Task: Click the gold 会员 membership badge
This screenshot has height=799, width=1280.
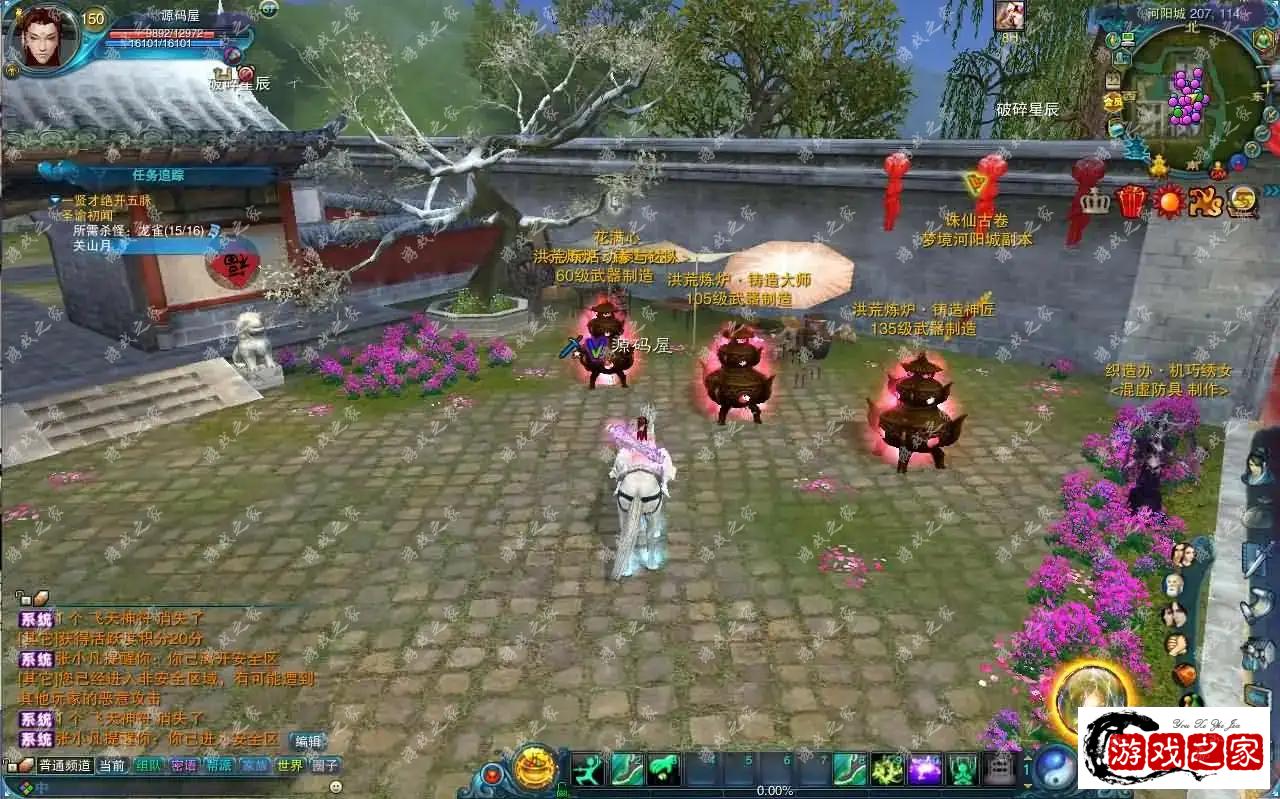Action: coord(1113,101)
